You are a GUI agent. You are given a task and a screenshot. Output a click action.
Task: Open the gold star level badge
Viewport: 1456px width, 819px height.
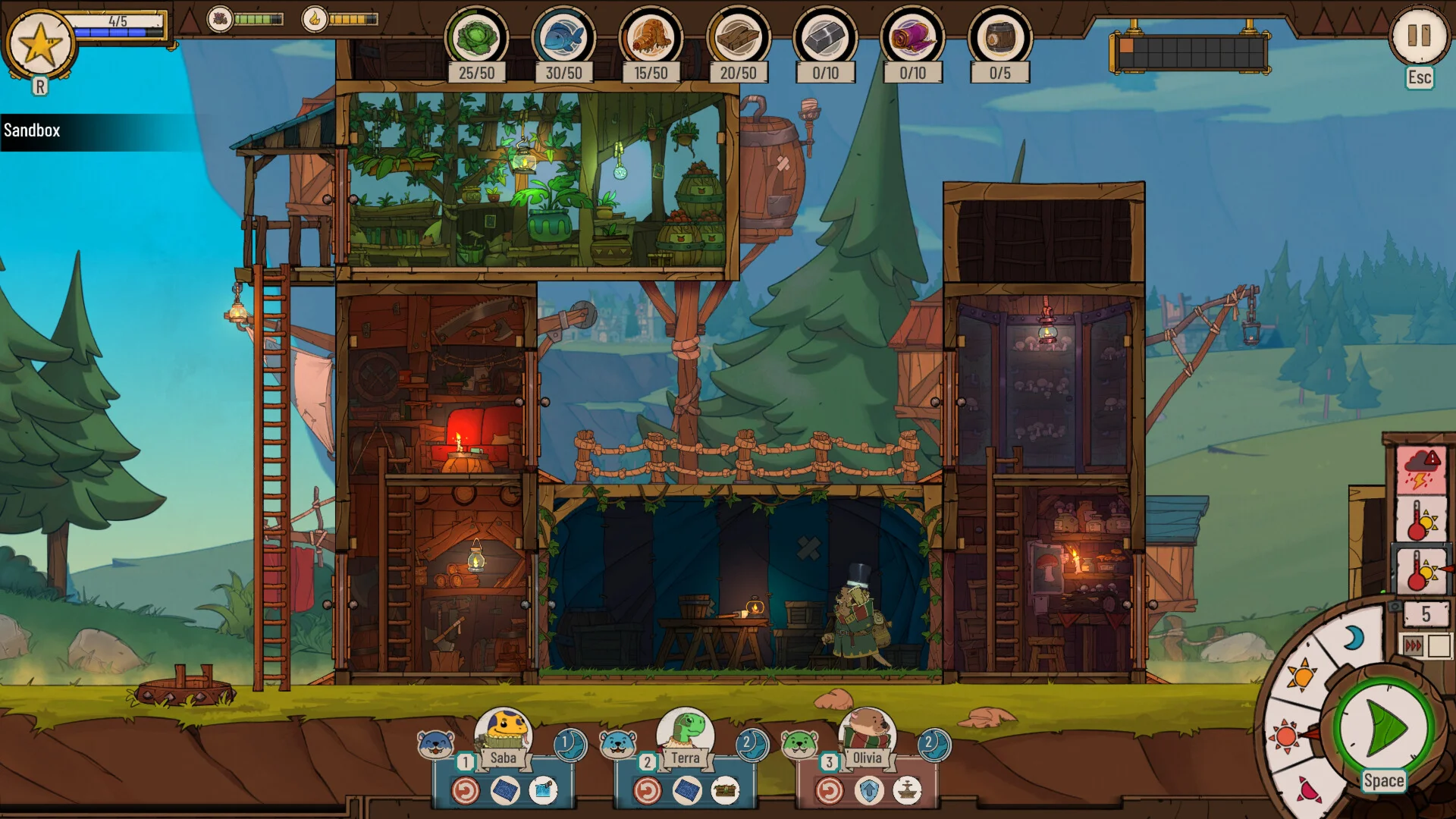pos(40,45)
